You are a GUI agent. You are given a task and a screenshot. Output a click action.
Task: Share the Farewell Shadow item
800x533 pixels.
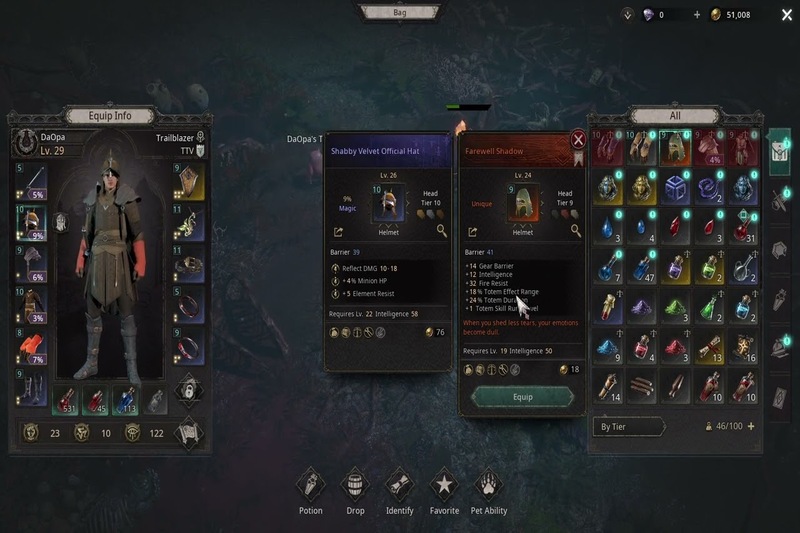470,231
